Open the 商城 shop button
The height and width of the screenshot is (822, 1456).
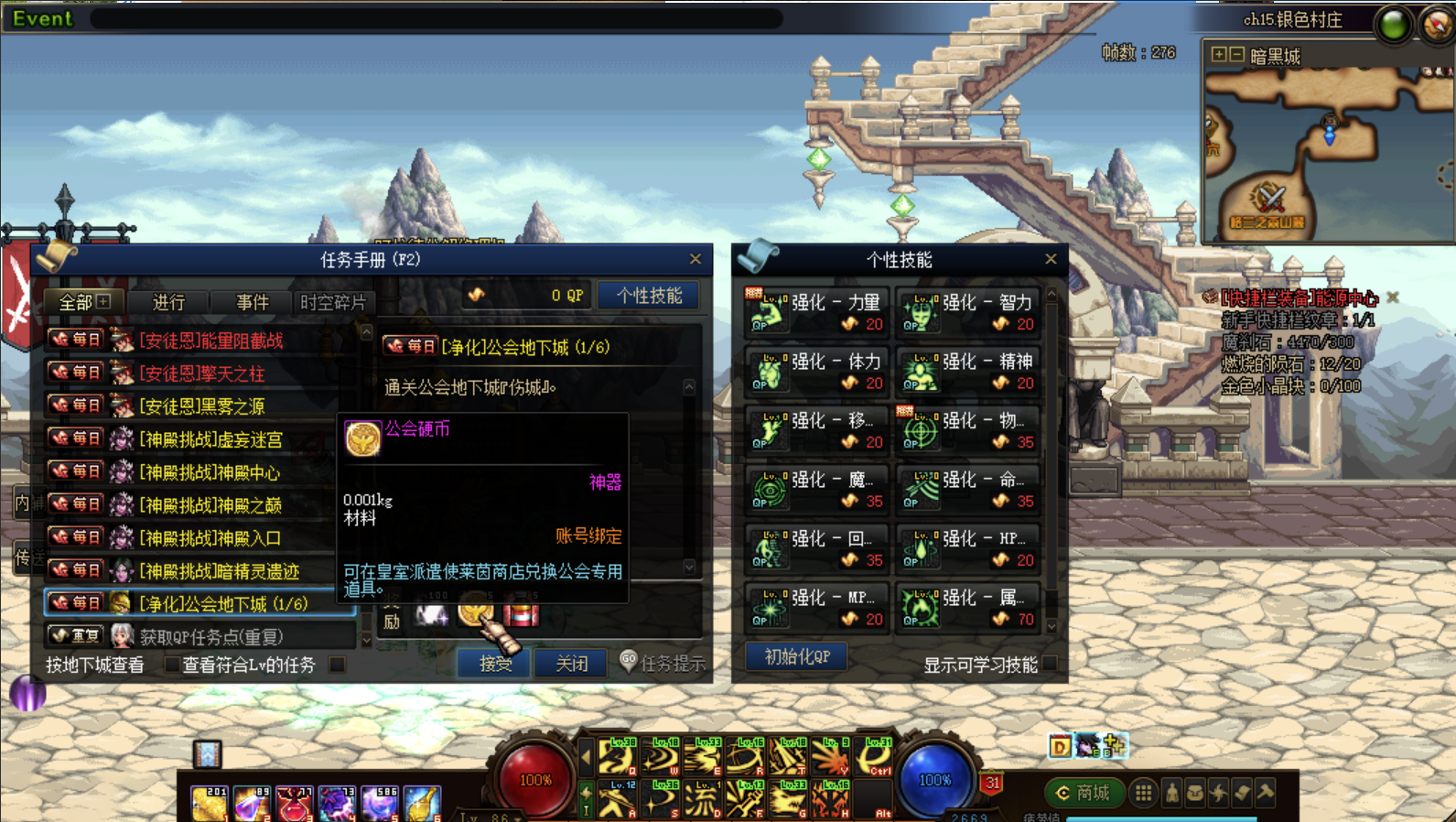(x=1083, y=793)
